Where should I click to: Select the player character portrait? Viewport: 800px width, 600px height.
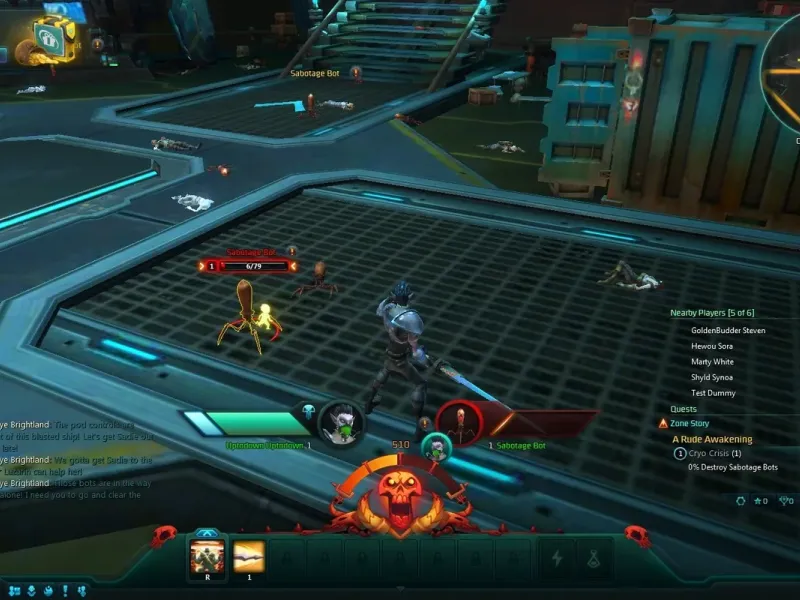(342, 423)
